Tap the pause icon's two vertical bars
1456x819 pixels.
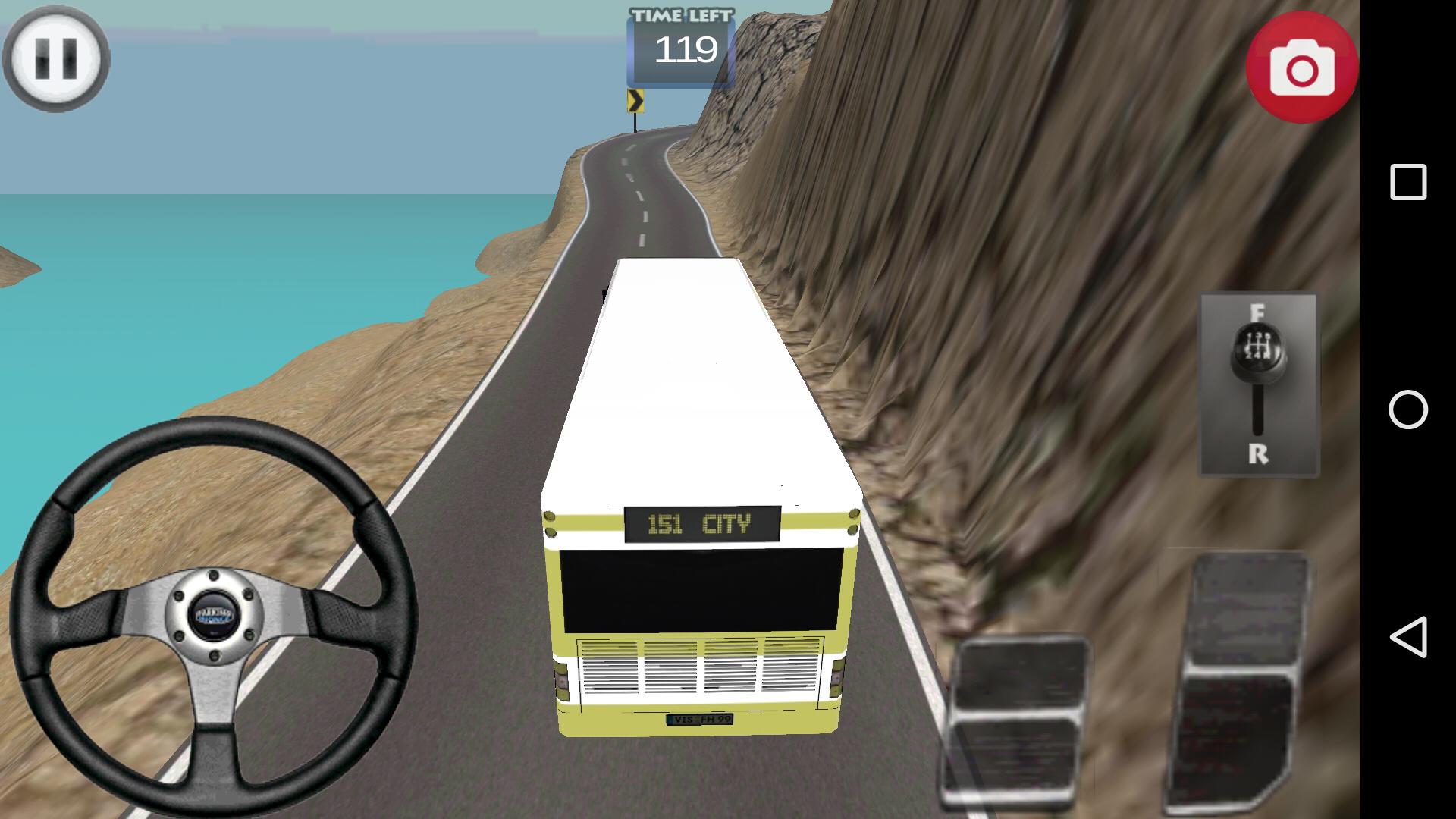[x=57, y=59]
